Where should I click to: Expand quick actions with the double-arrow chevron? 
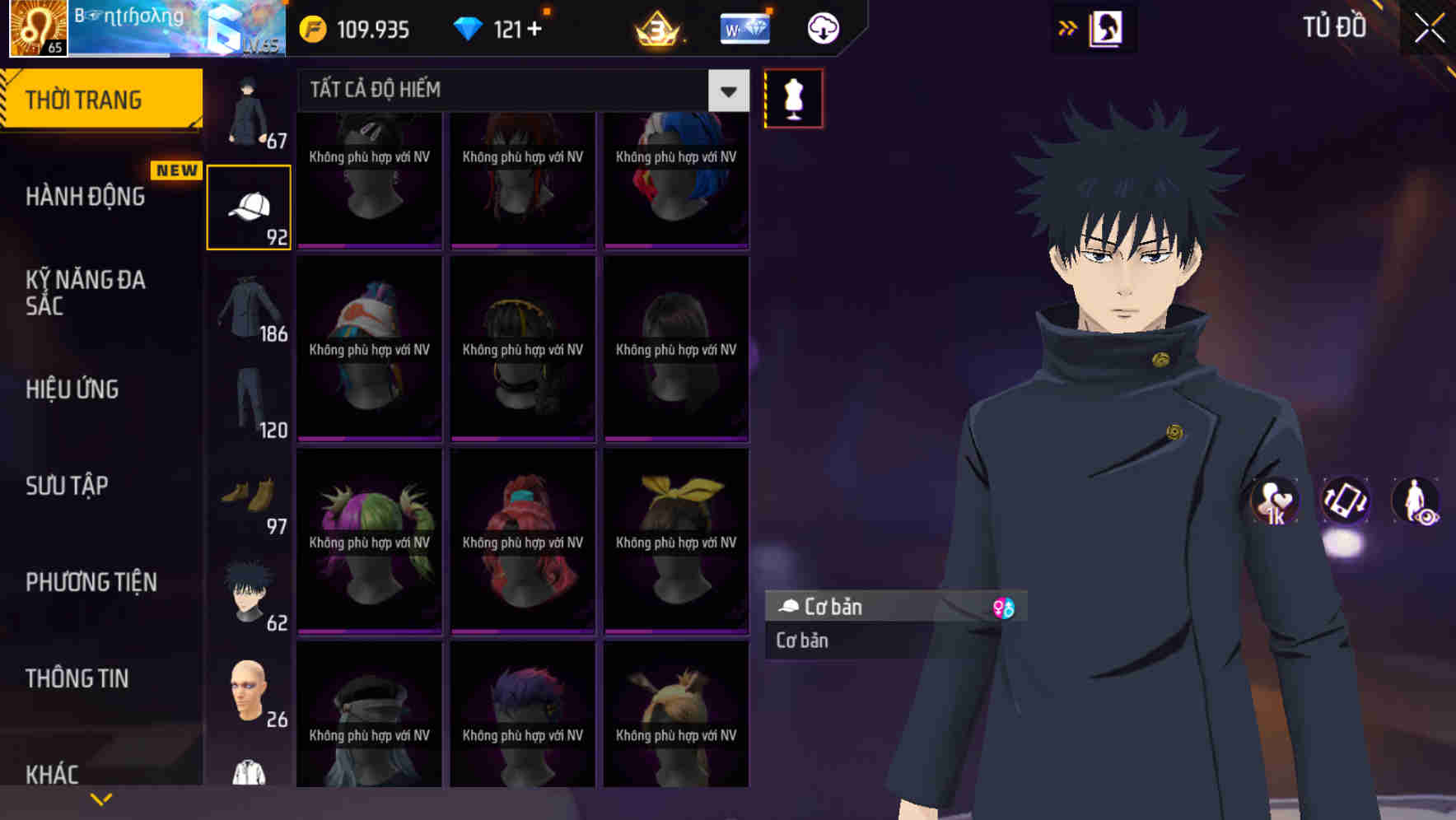(1068, 27)
